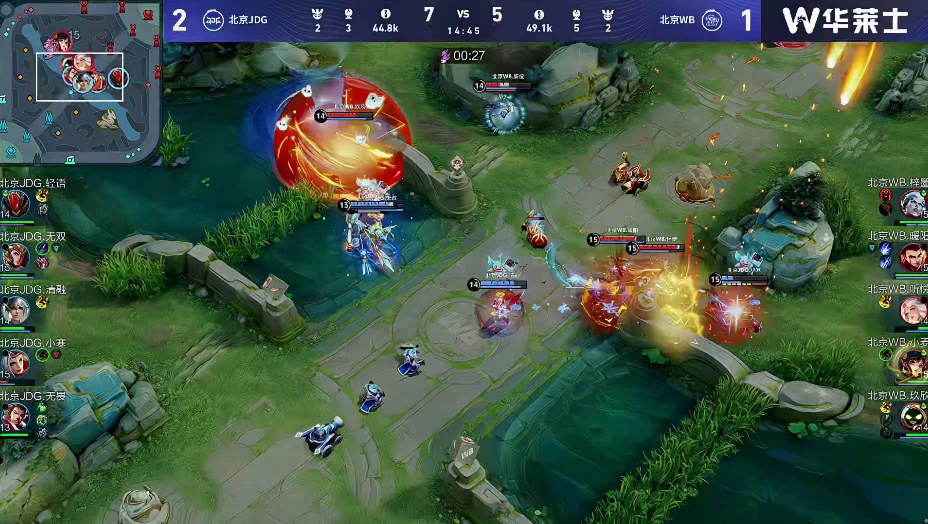Click the 北京JDG team logo
Image resolution: width=928 pixels, height=524 pixels.
click(x=212, y=19)
